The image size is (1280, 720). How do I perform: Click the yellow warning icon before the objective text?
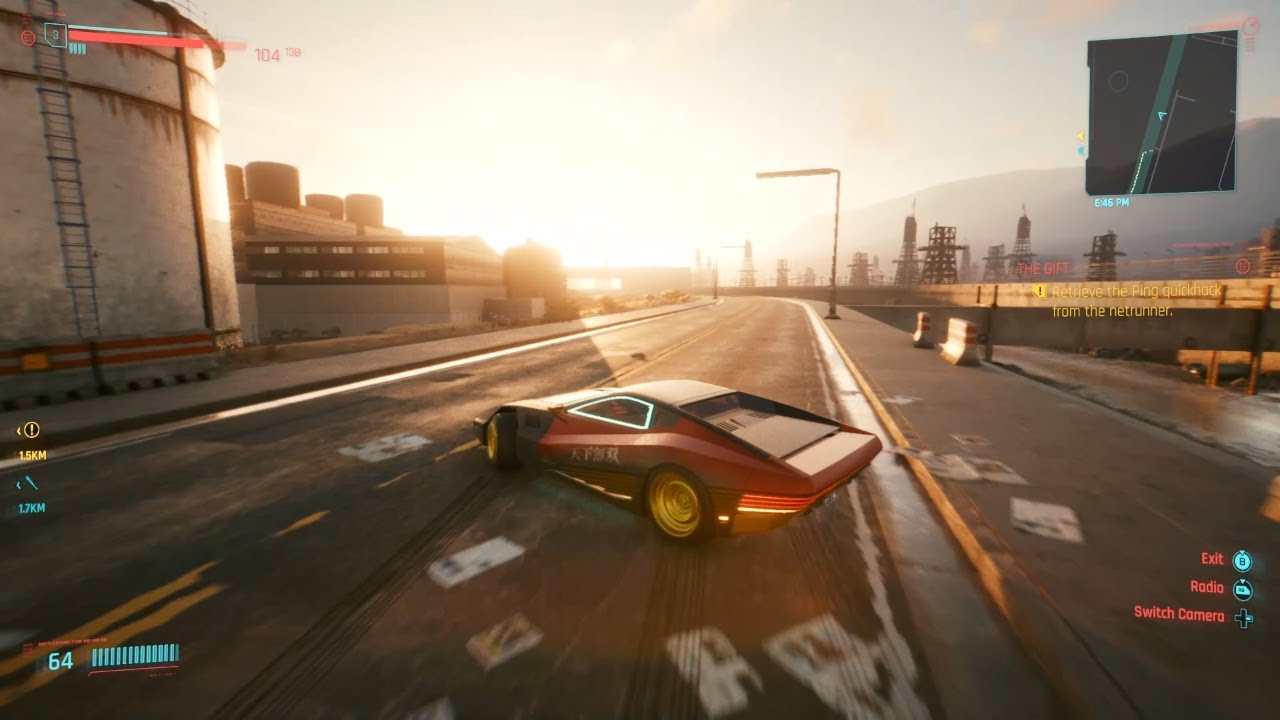click(1040, 291)
